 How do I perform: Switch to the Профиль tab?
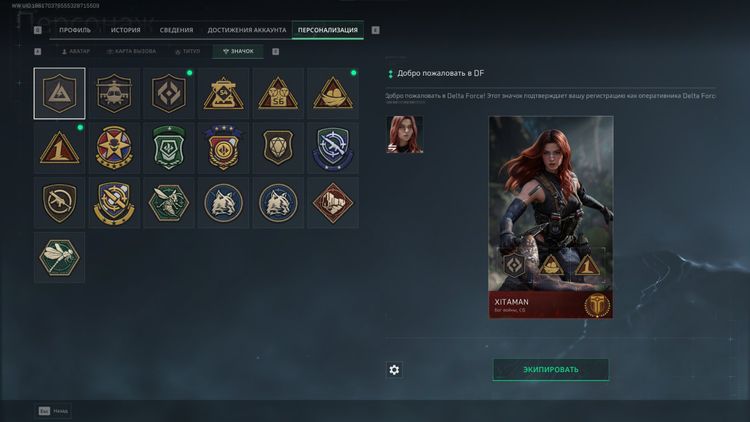click(x=74, y=30)
